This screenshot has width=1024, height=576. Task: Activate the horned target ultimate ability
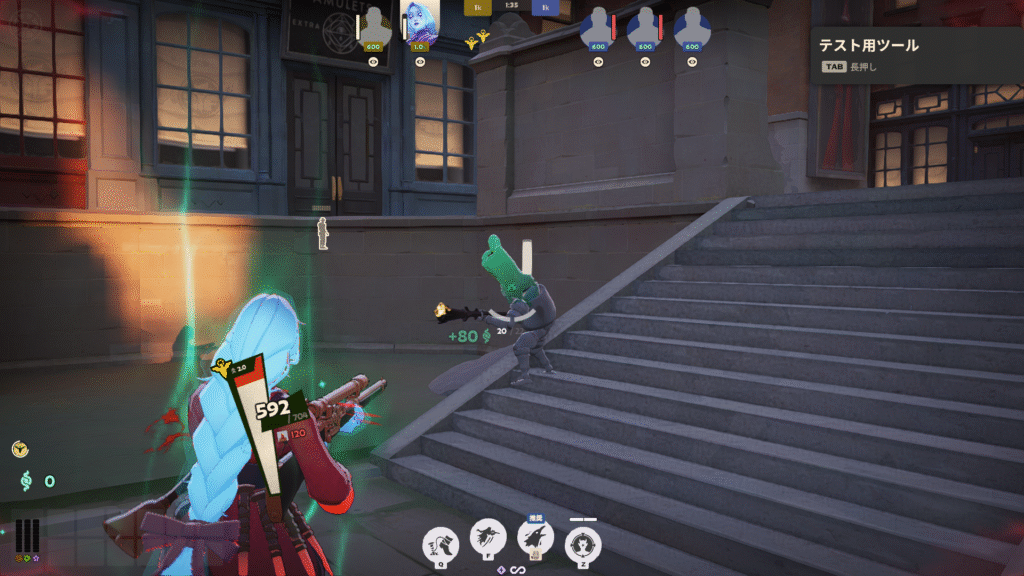583,545
